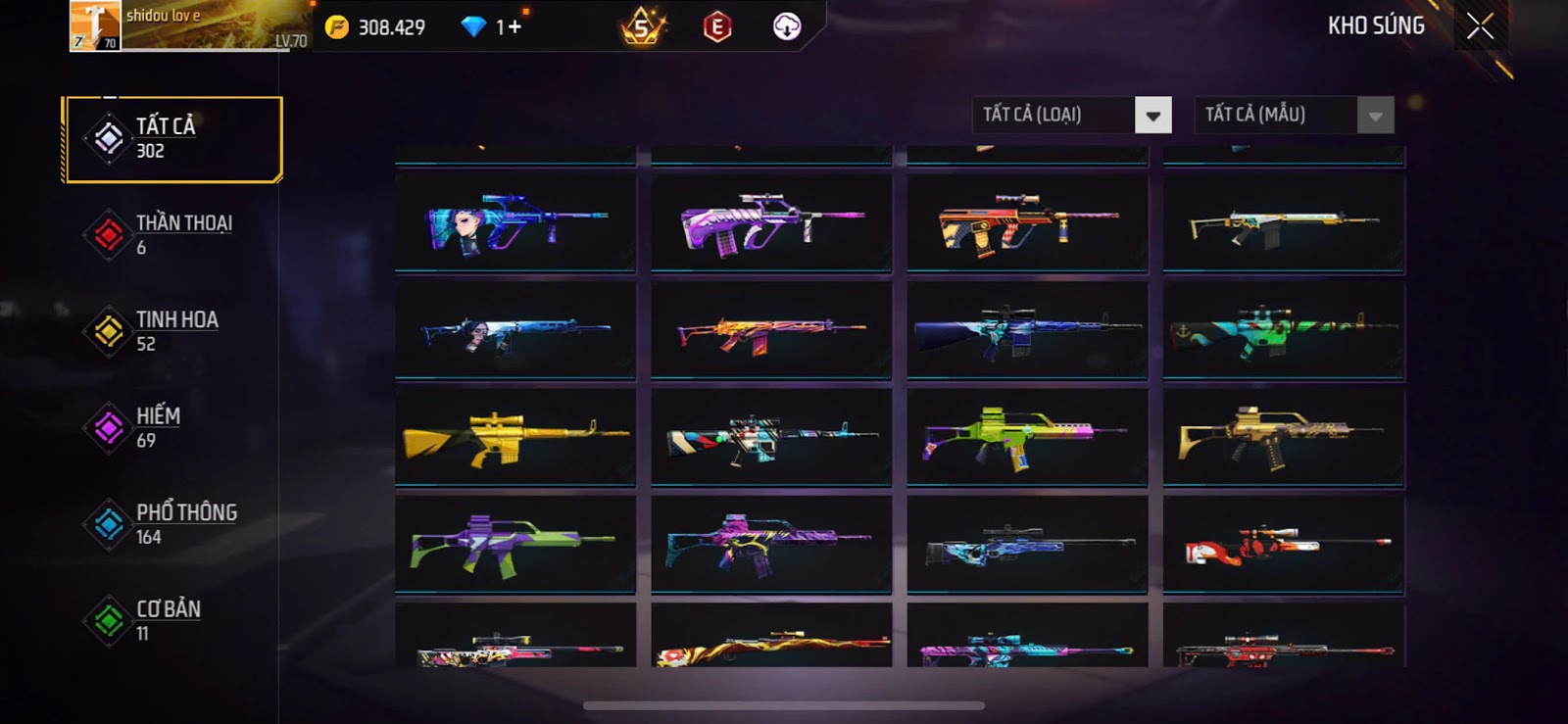Screen dimensions: 1568x724
Task: Open shidou love player profile avatar
Action: (95, 25)
